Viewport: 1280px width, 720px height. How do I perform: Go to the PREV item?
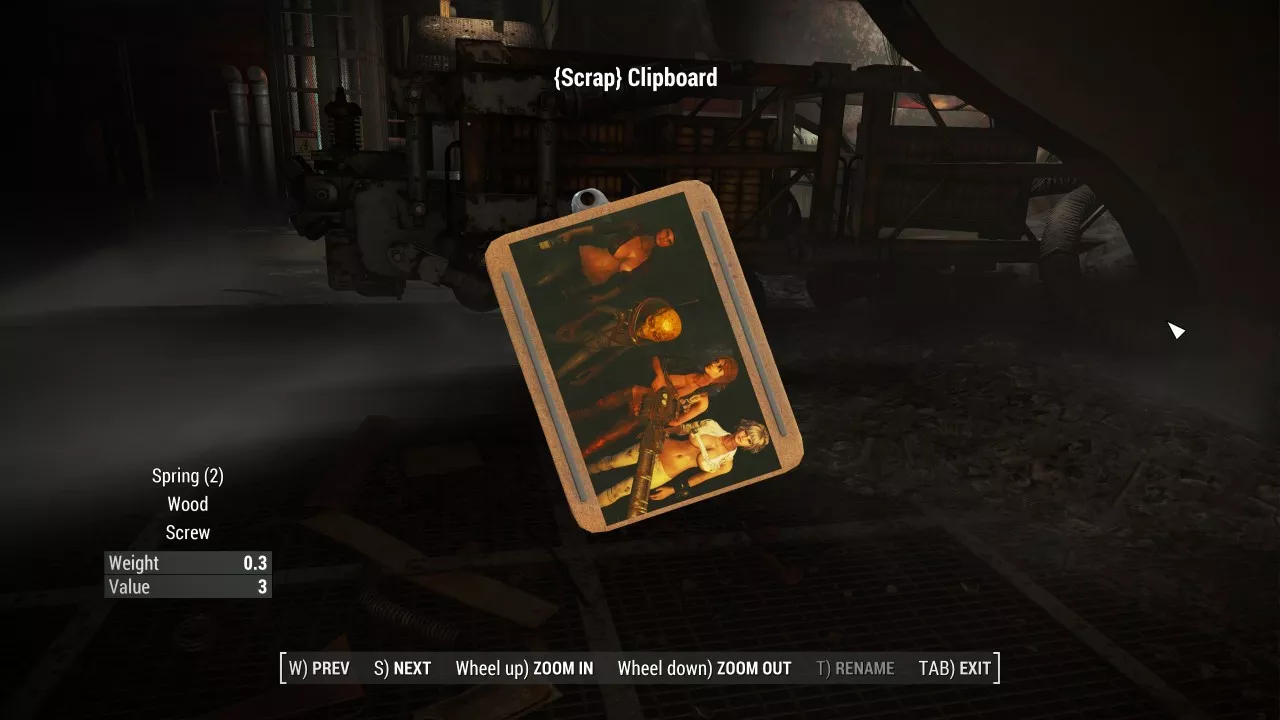[x=320, y=668]
